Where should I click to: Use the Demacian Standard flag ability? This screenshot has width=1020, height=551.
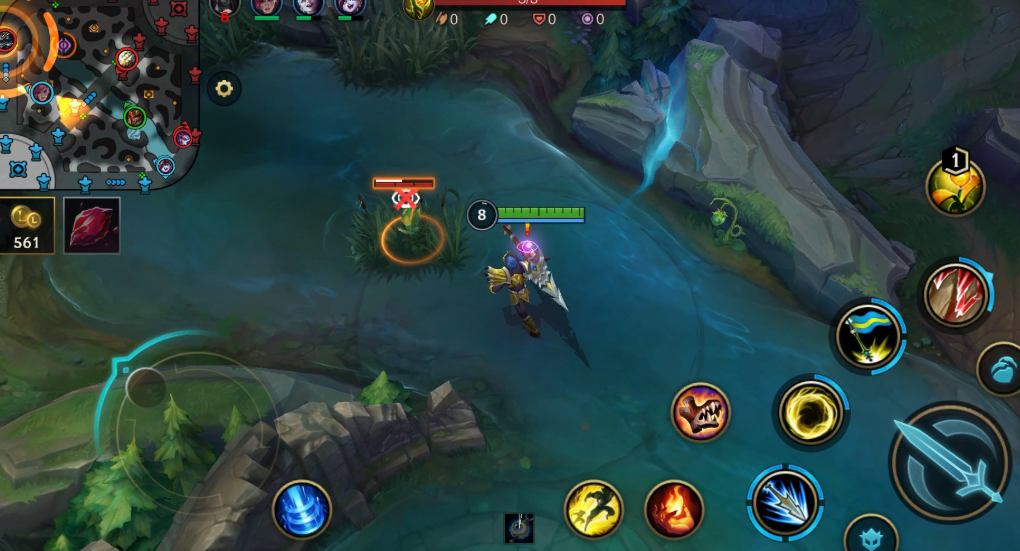click(x=869, y=337)
